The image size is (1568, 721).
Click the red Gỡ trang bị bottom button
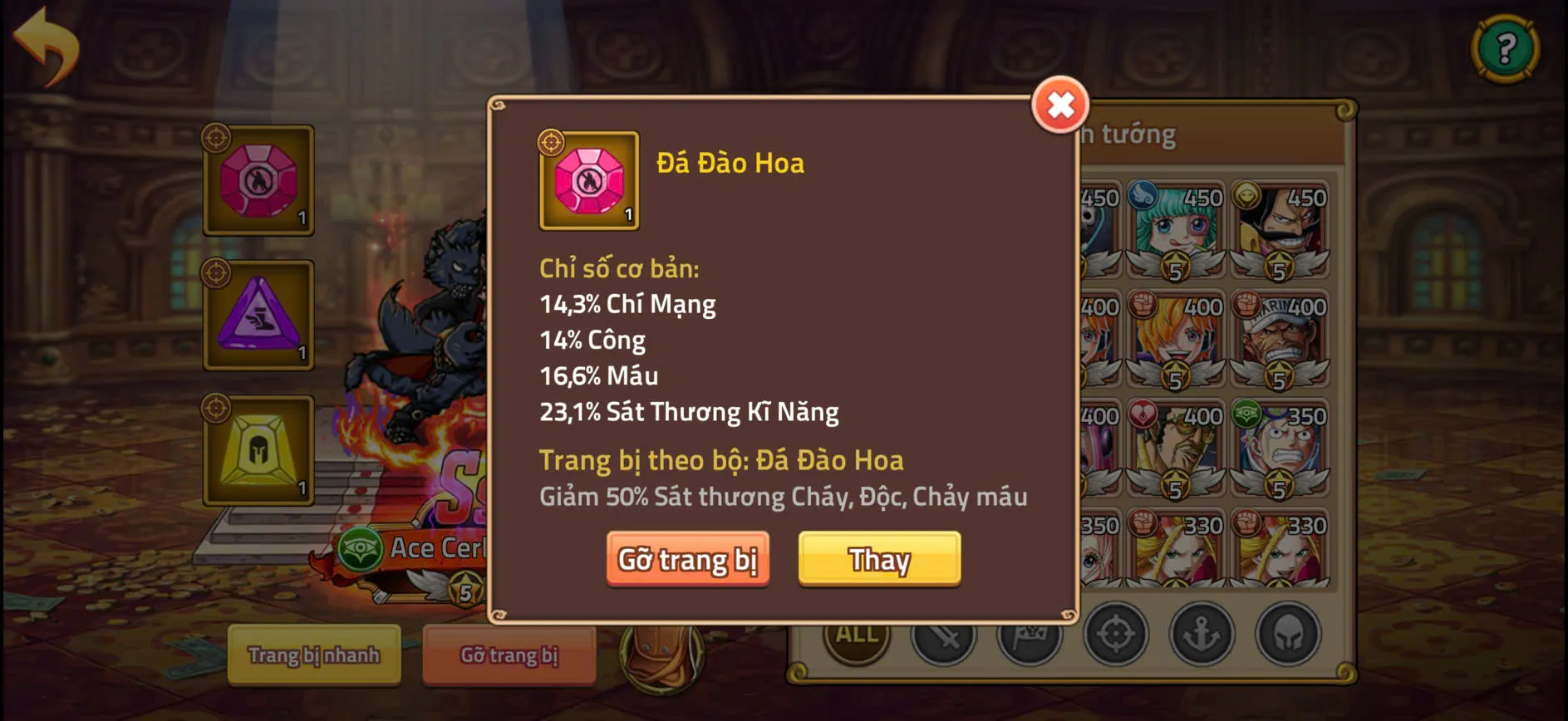[x=509, y=655]
